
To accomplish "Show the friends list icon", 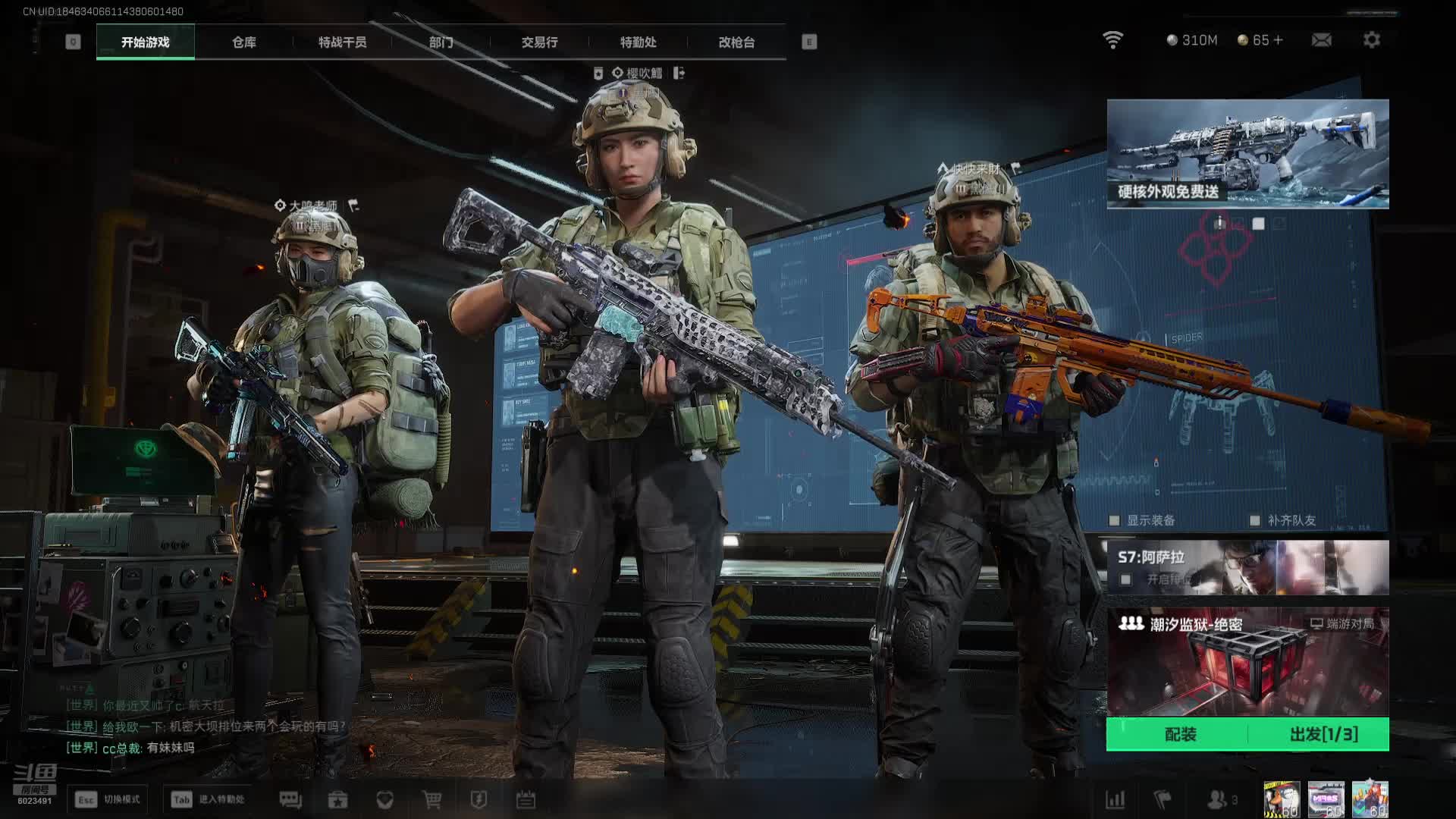I will click(1218, 800).
